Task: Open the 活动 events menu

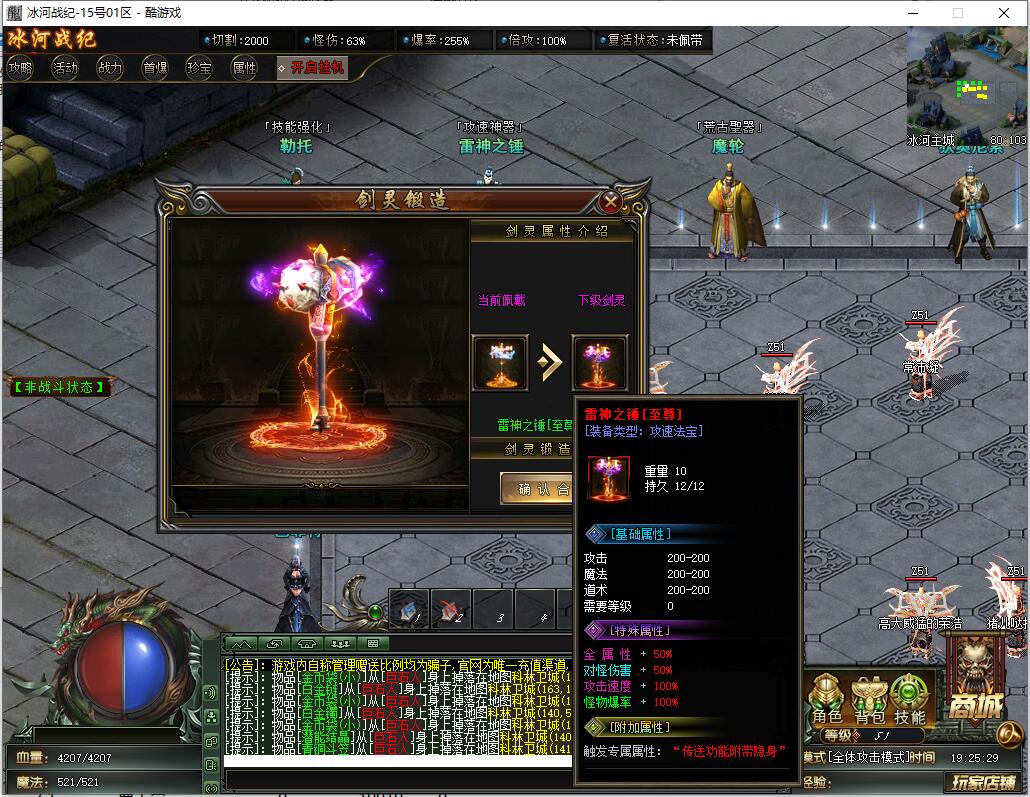Action: (x=65, y=68)
